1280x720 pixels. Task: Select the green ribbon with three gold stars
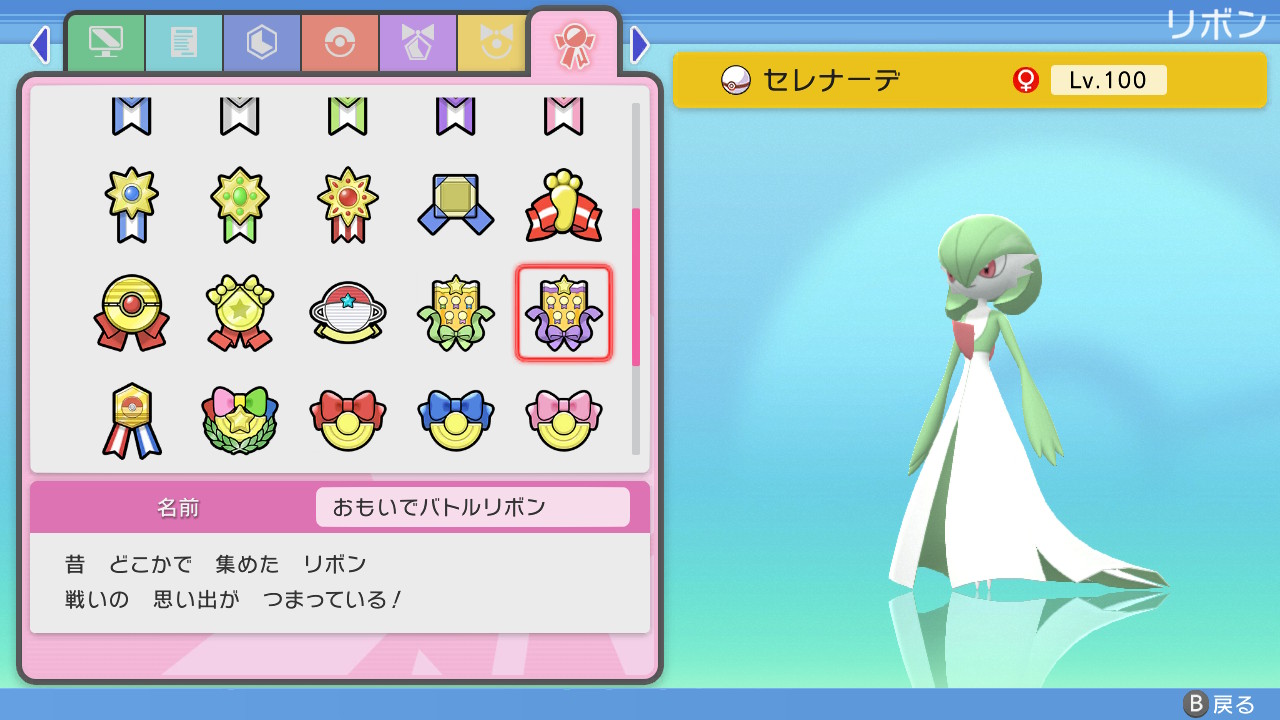pyautogui.click(x=455, y=312)
